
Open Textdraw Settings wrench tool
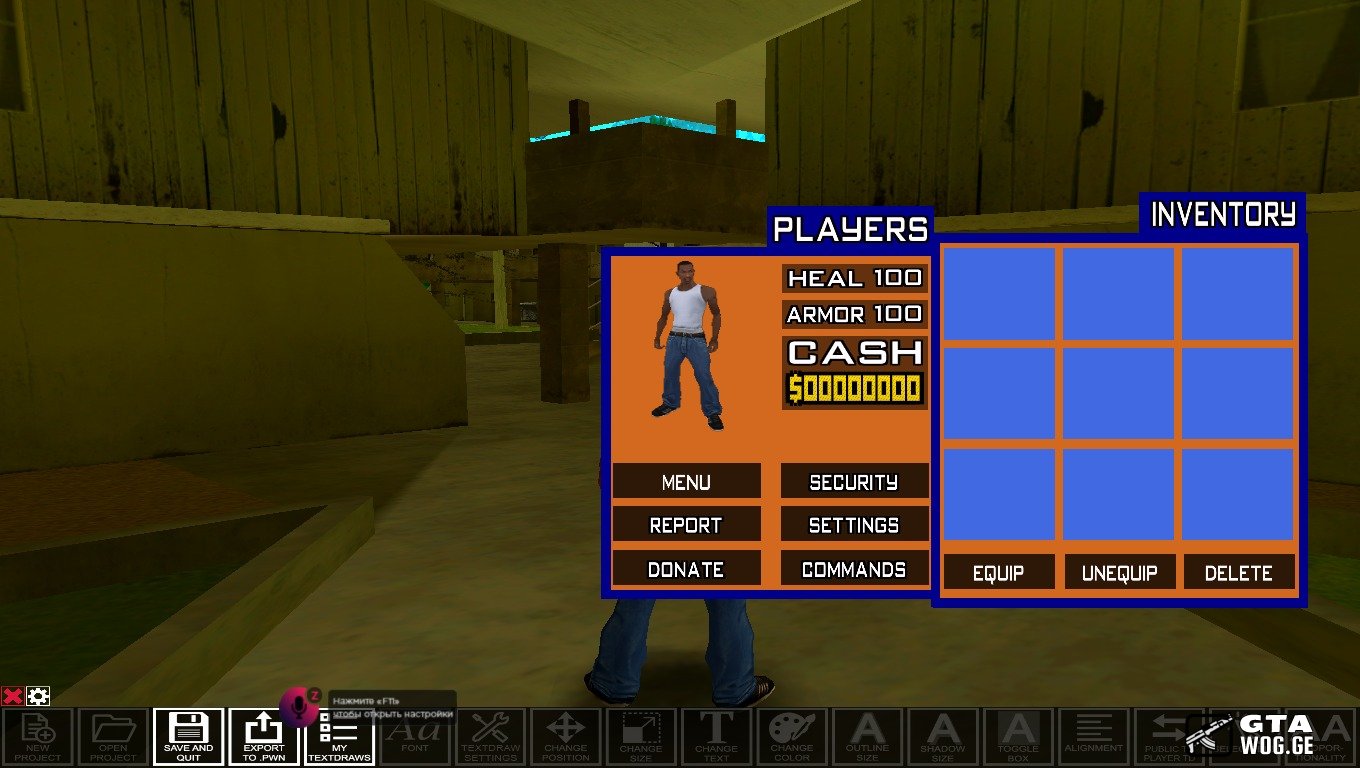490,737
